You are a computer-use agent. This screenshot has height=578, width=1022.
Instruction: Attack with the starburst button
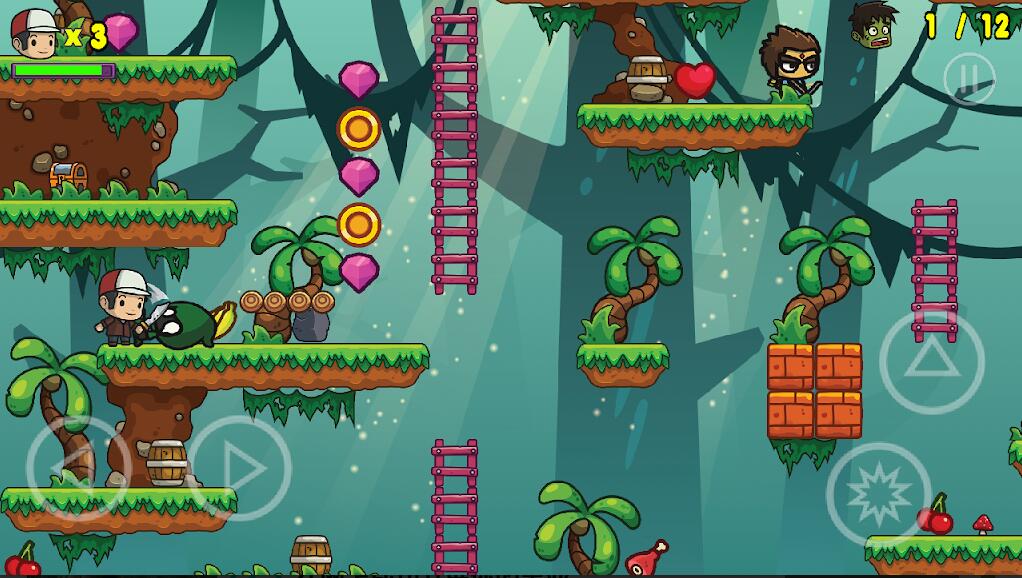point(878,494)
